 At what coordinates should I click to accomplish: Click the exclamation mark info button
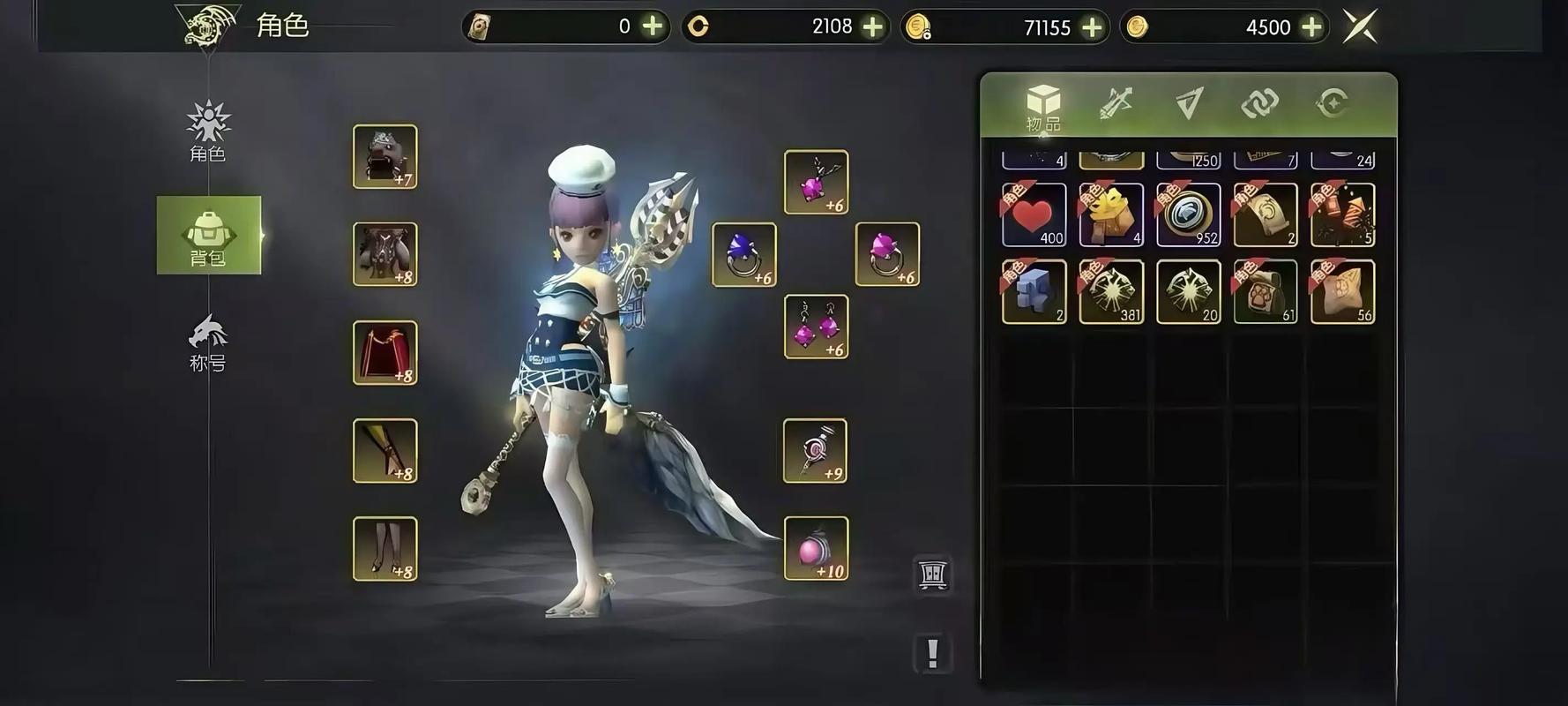(933, 653)
